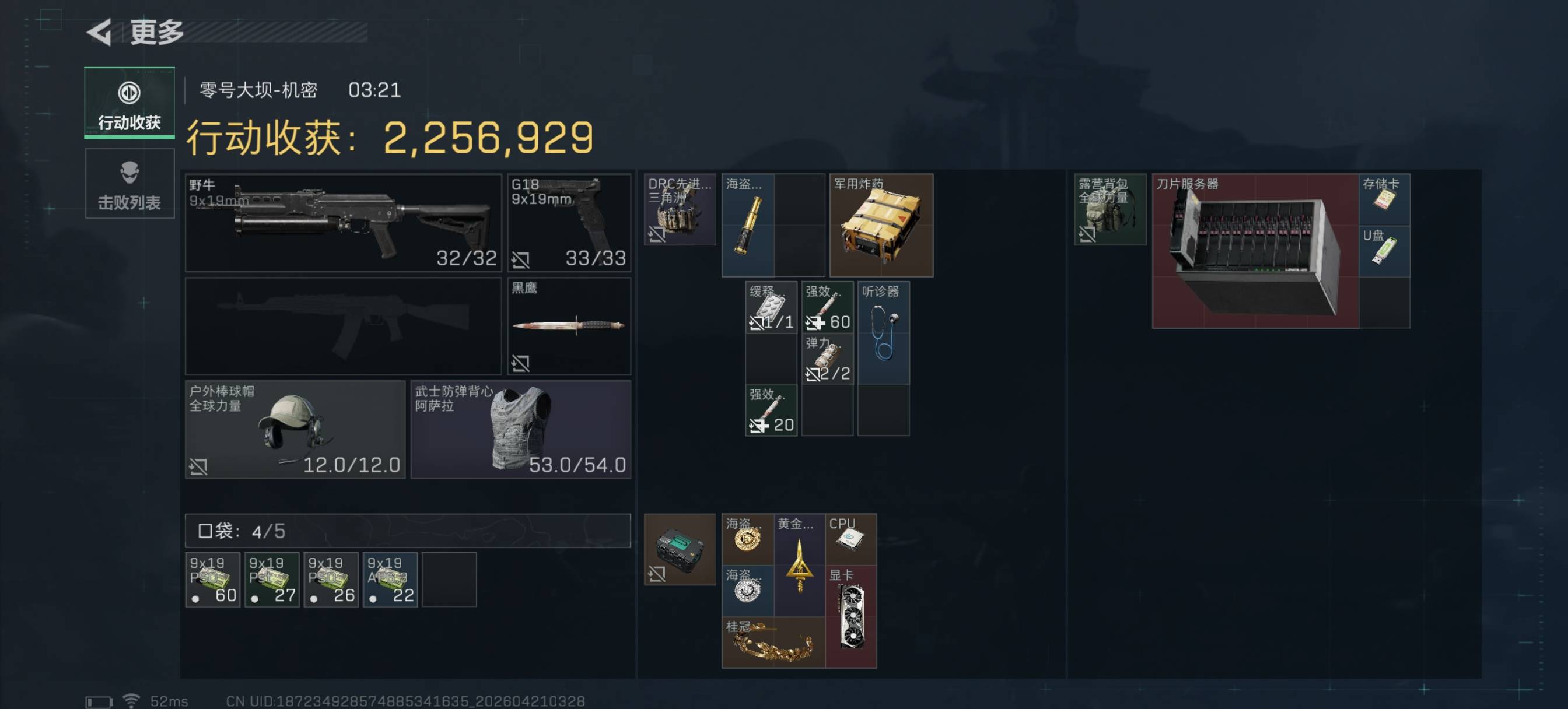Inspect the 黑鹰 knife slot
This screenshot has width=1568, height=709.
pyautogui.click(x=569, y=326)
